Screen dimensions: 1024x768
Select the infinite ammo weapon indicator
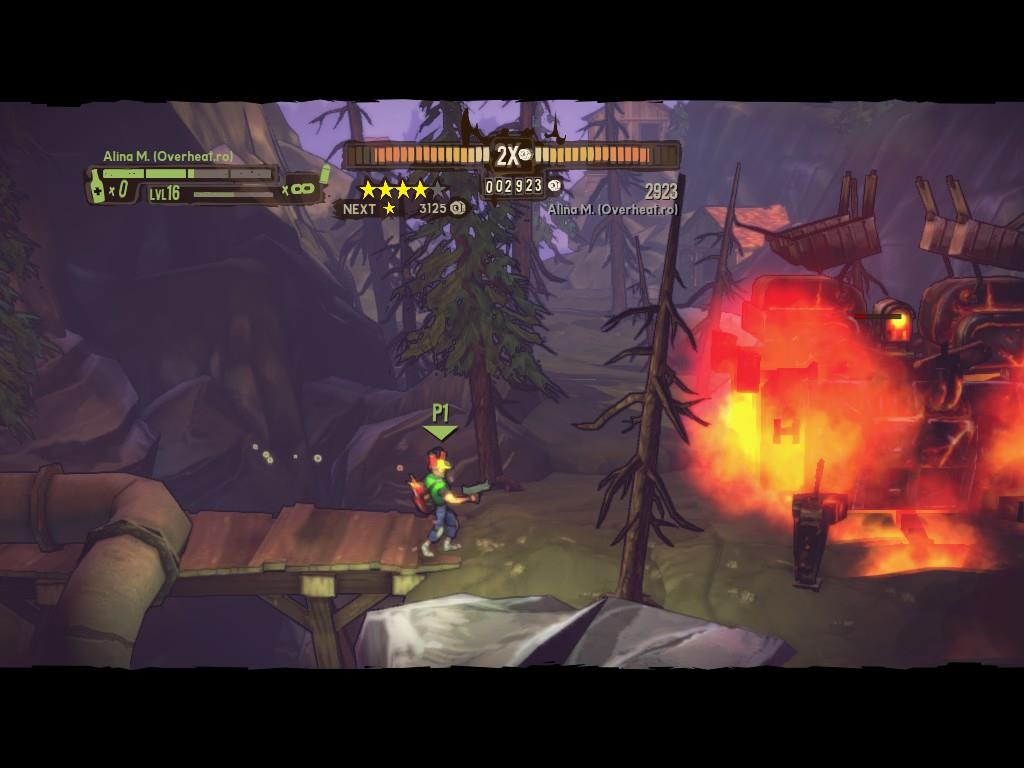tap(302, 187)
